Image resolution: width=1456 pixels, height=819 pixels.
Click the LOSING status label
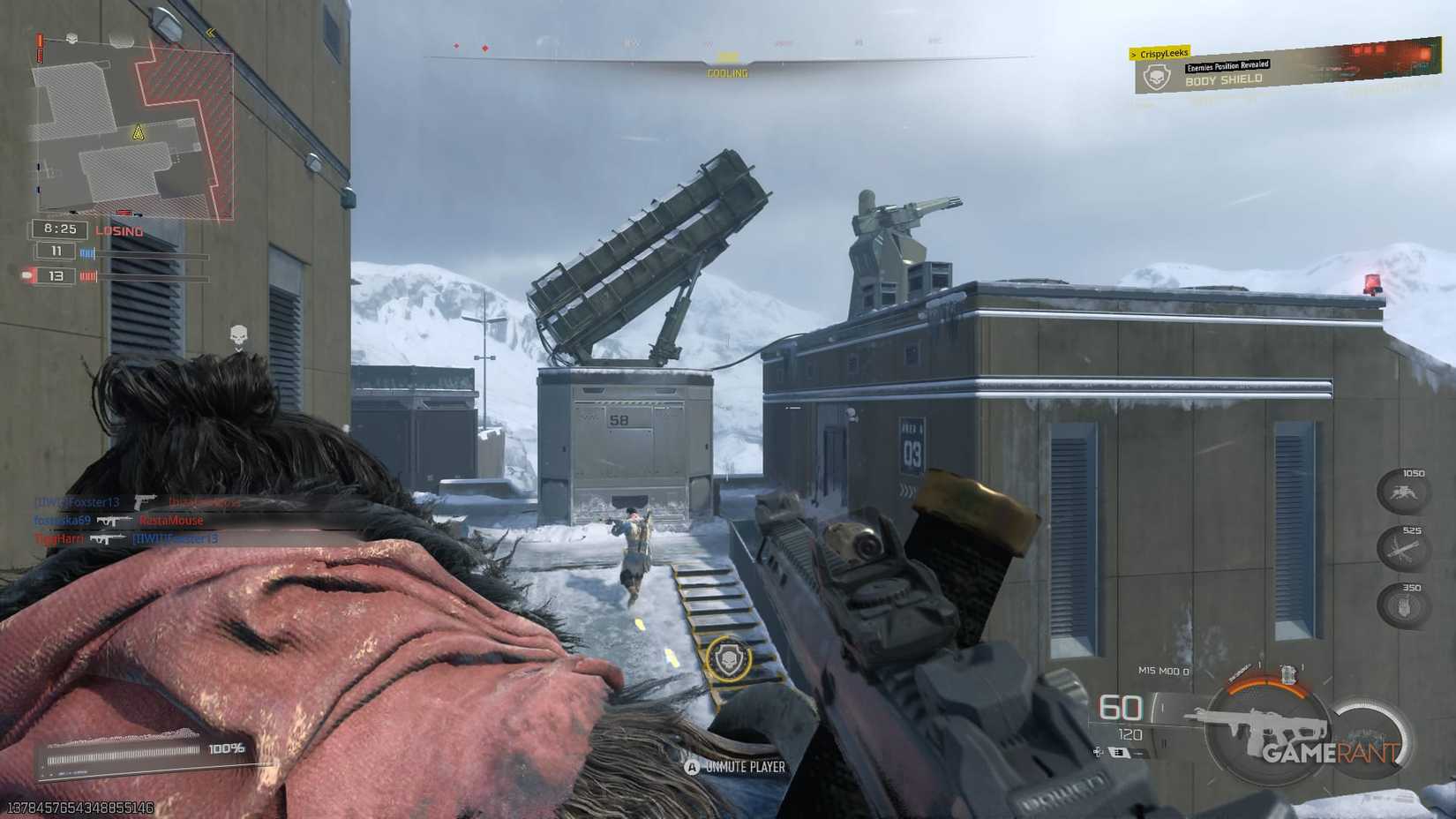(x=119, y=230)
